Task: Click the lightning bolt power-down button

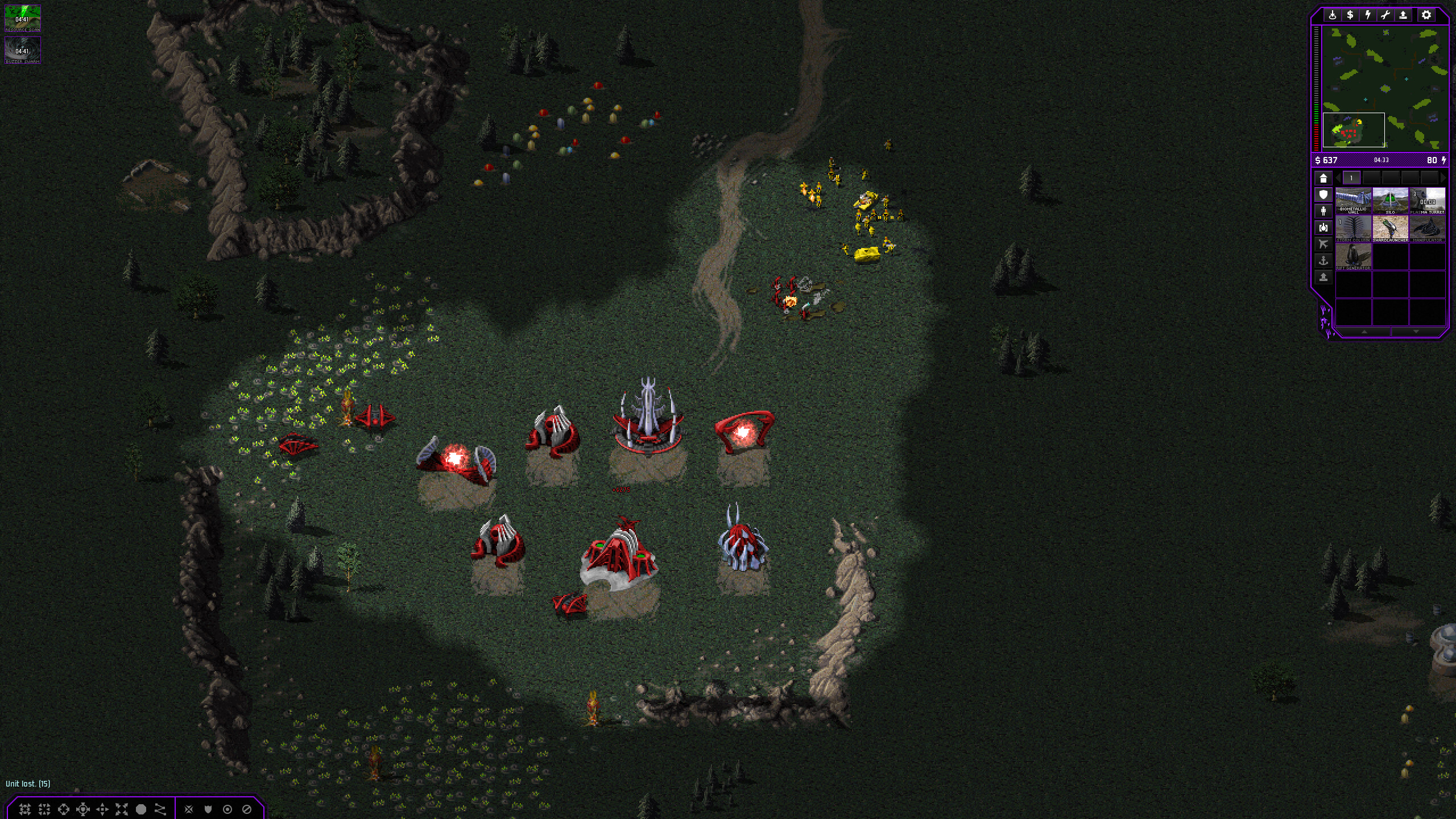Action: pos(1368,15)
